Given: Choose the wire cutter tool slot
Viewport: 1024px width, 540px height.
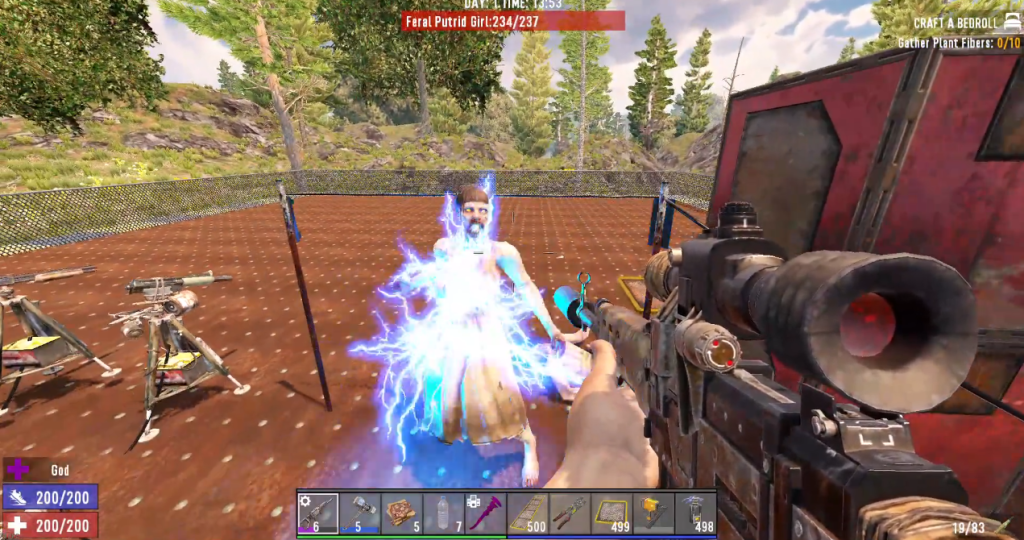Looking at the screenshot, I should coord(570,513).
